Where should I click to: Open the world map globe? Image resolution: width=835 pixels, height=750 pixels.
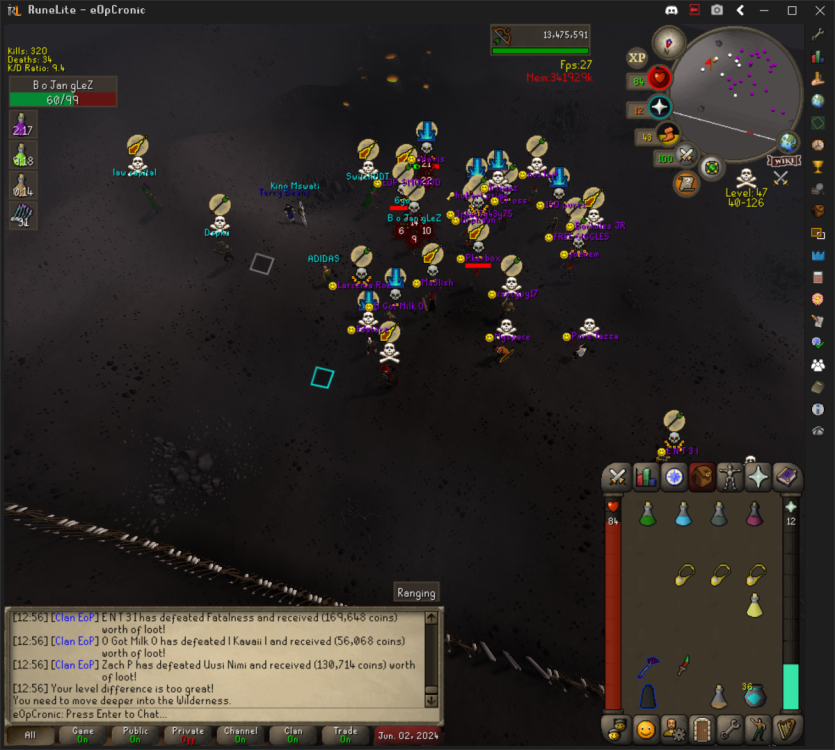[790, 142]
